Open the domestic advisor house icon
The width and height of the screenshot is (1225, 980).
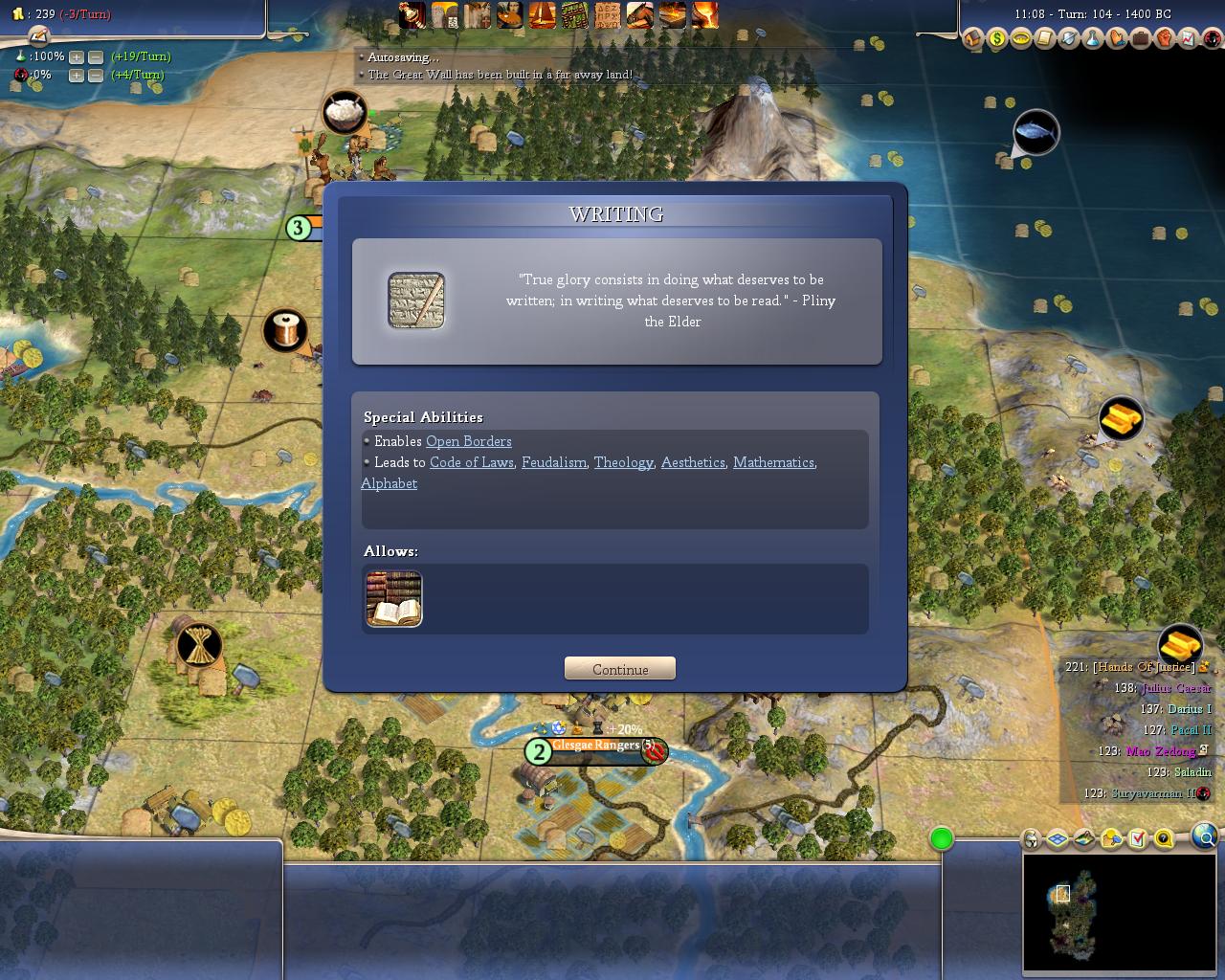tap(973, 39)
